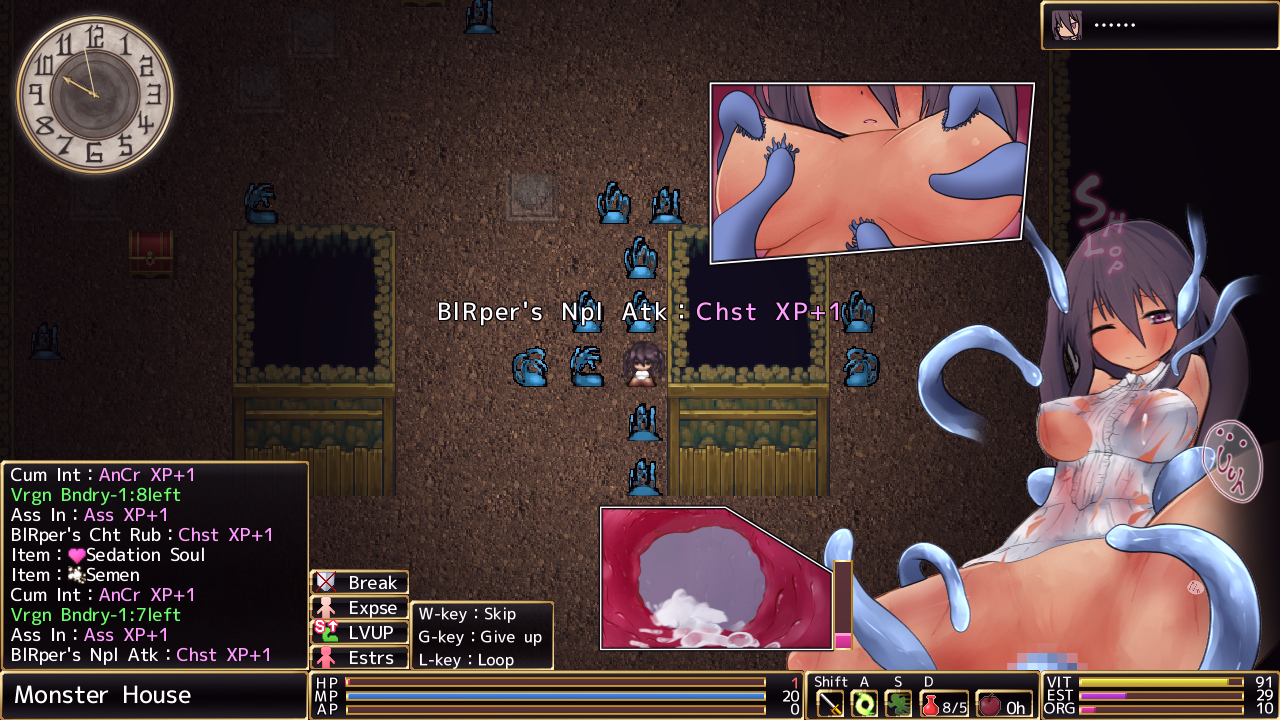Use the red potion in slot D
Viewport: 1280px width, 720px height.
click(x=931, y=705)
